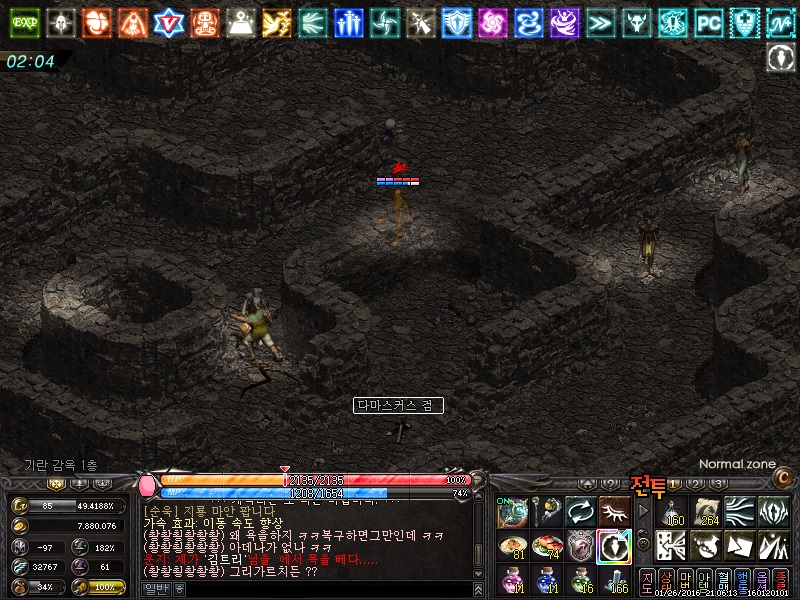Click the 일반 chat channel button
Viewport: 800px width, 600px height.
pyautogui.click(x=155, y=590)
